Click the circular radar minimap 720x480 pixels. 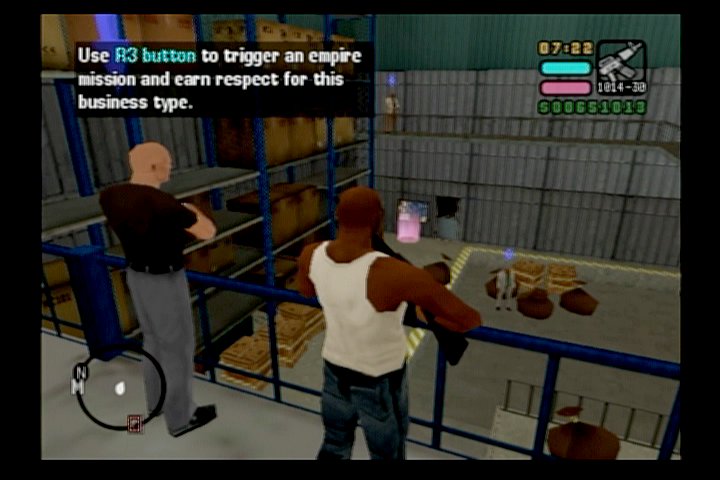(x=121, y=388)
